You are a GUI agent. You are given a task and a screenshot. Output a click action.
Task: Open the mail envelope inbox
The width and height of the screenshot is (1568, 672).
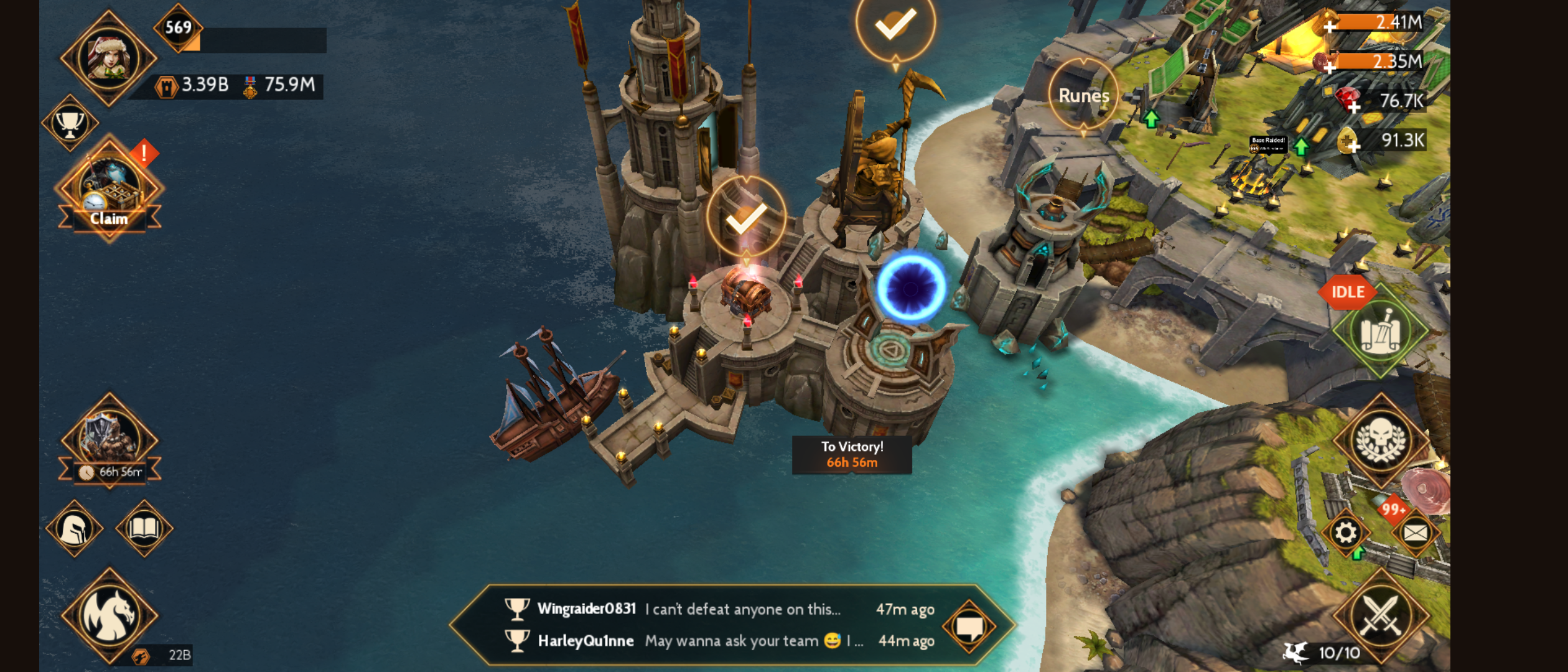(1415, 533)
